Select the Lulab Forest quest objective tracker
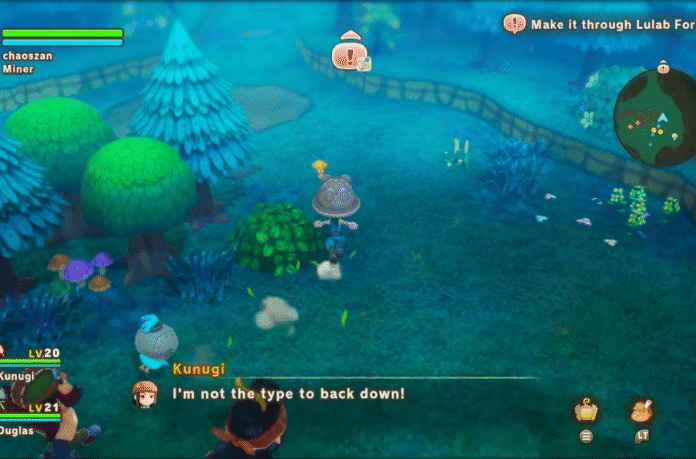Viewport: 696px width, 459px height. (x=598, y=24)
